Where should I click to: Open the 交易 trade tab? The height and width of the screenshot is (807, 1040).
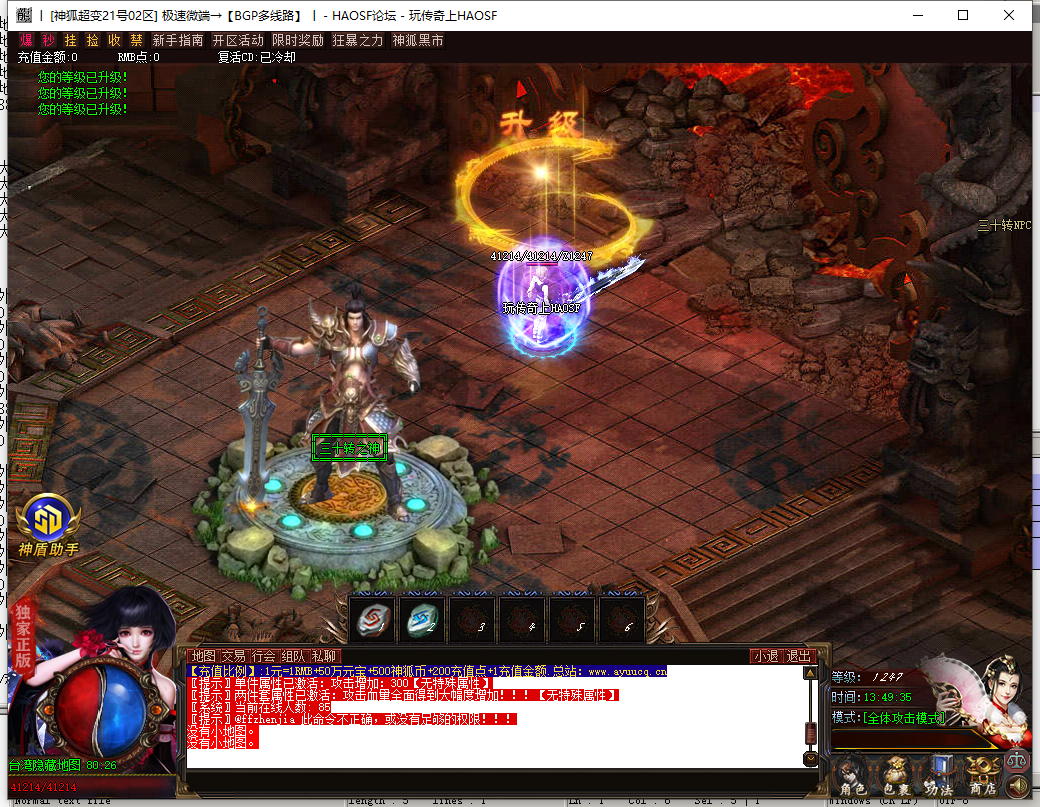[x=233, y=656]
